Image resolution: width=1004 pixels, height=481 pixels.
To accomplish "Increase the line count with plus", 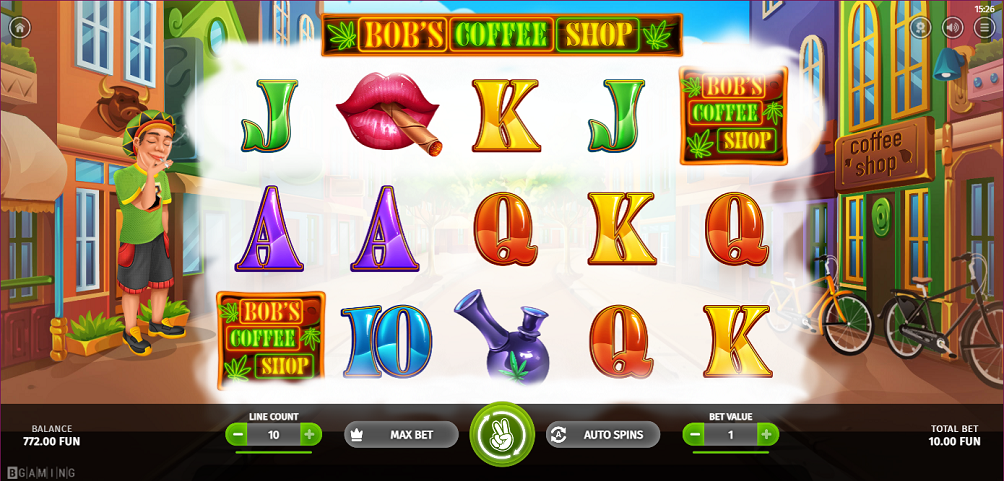I will click(x=309, y=435).
